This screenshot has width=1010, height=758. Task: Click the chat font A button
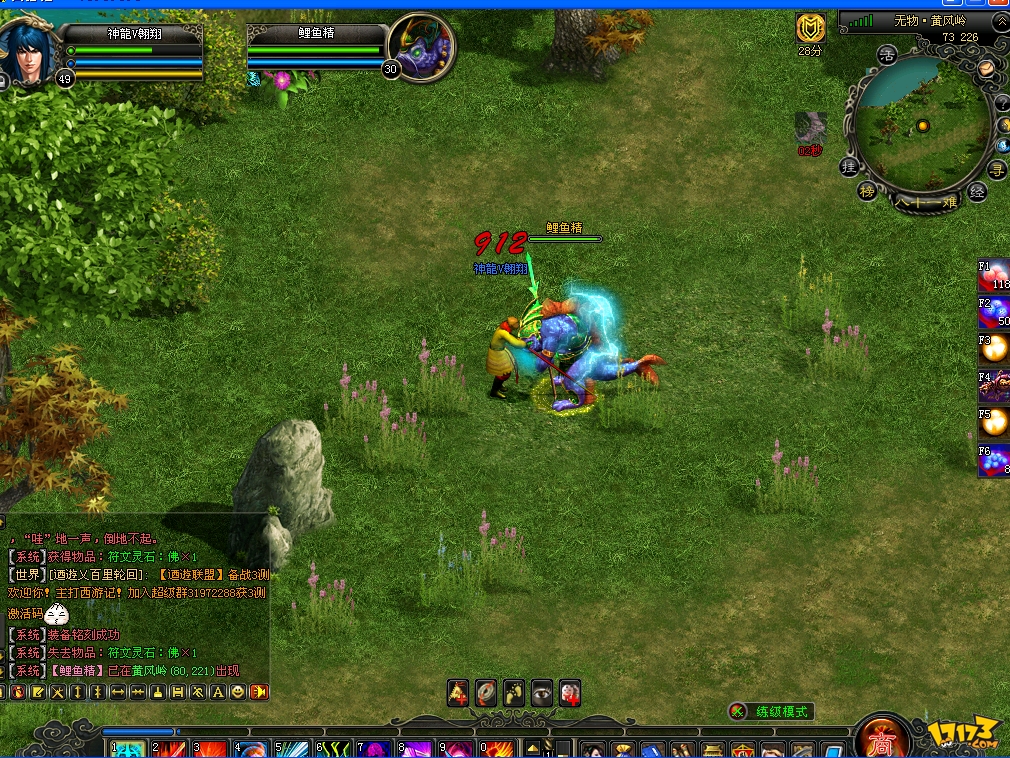(217, 692)
